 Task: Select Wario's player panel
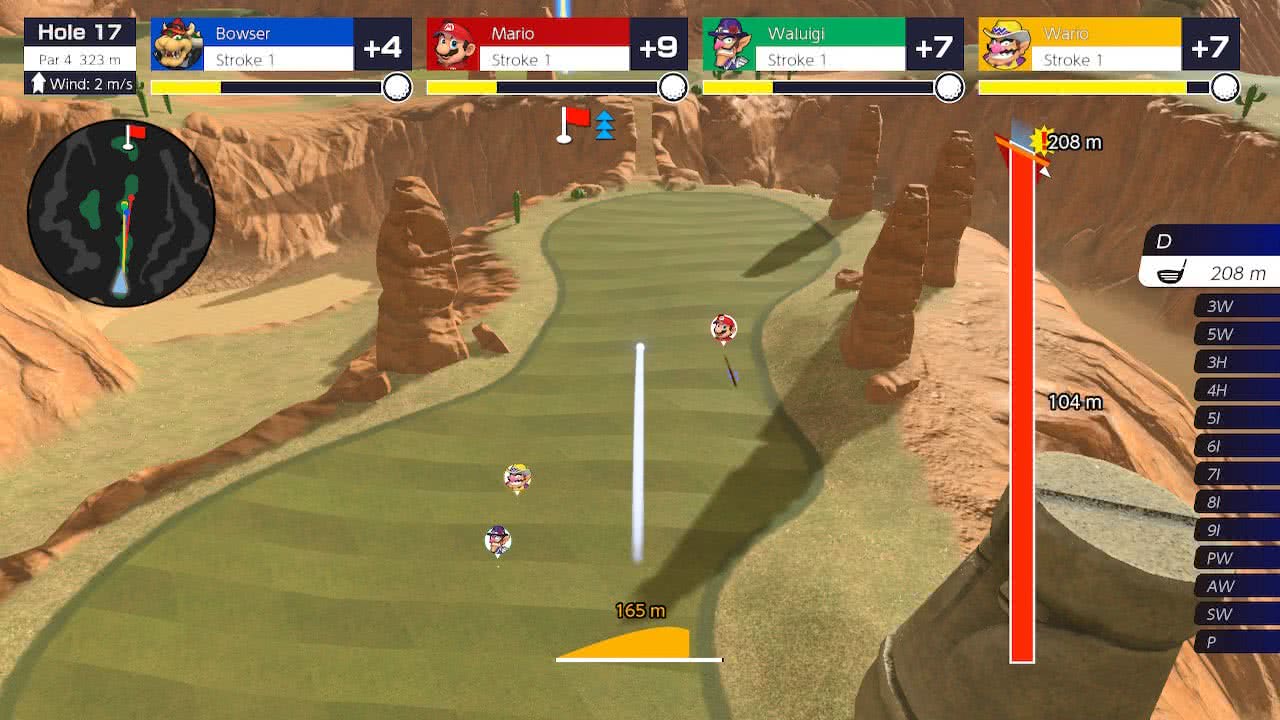[1108, 45]
